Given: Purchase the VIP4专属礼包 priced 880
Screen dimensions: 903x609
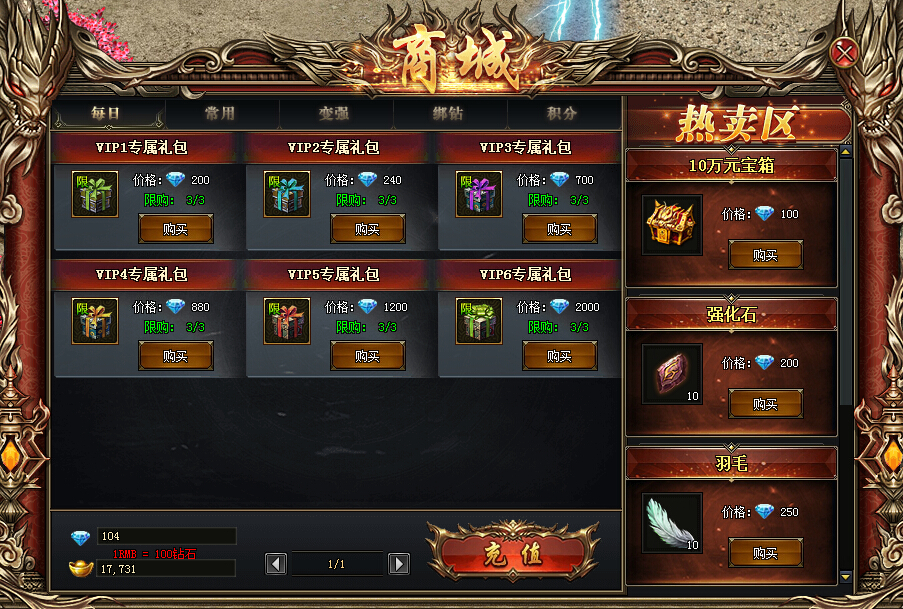Looking at the screenshot, I should pyautogui.click(x=176, y=356).
